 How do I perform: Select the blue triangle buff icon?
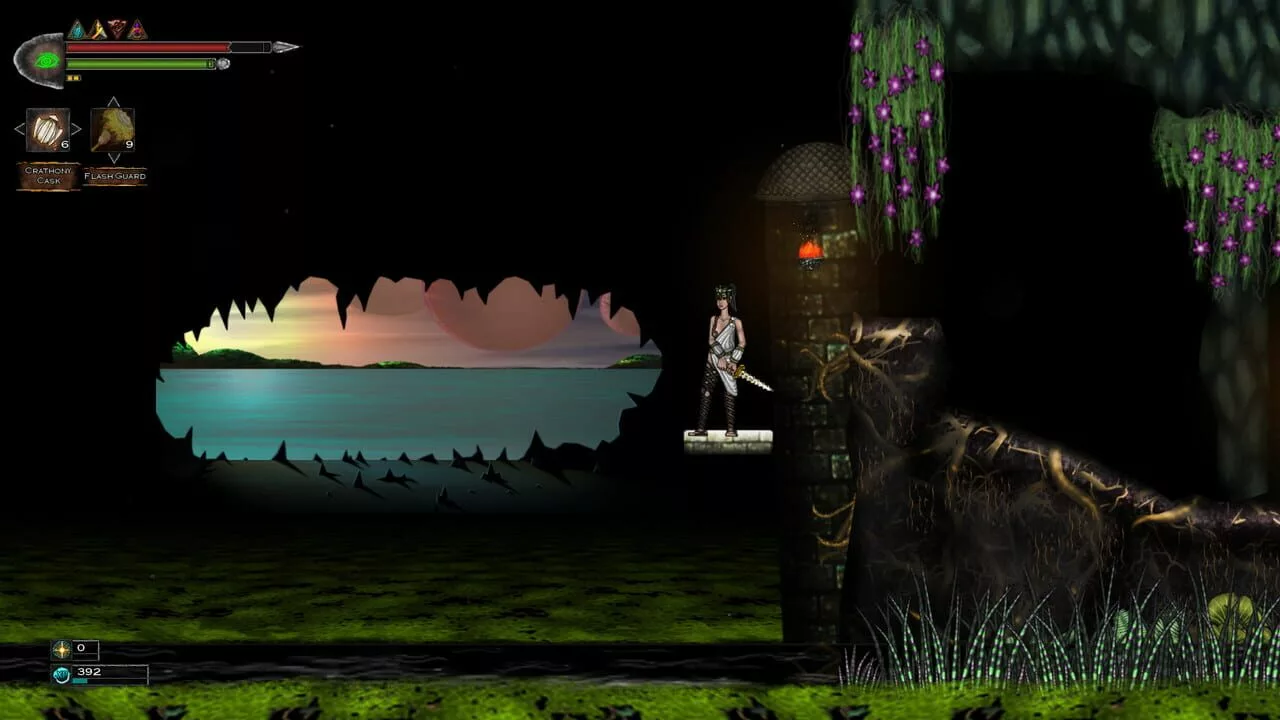pos(77,30)
